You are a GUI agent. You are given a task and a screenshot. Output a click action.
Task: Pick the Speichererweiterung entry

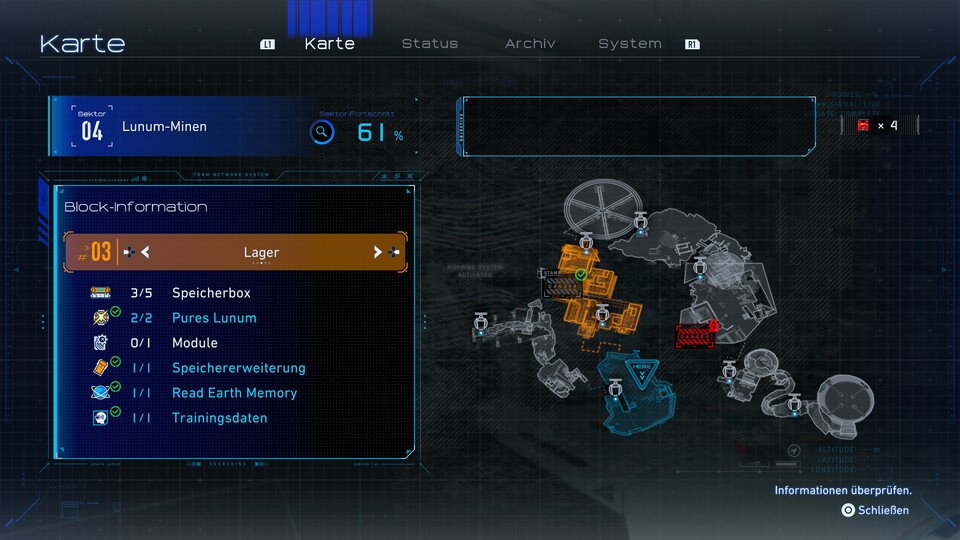click(x=238, y=368)
